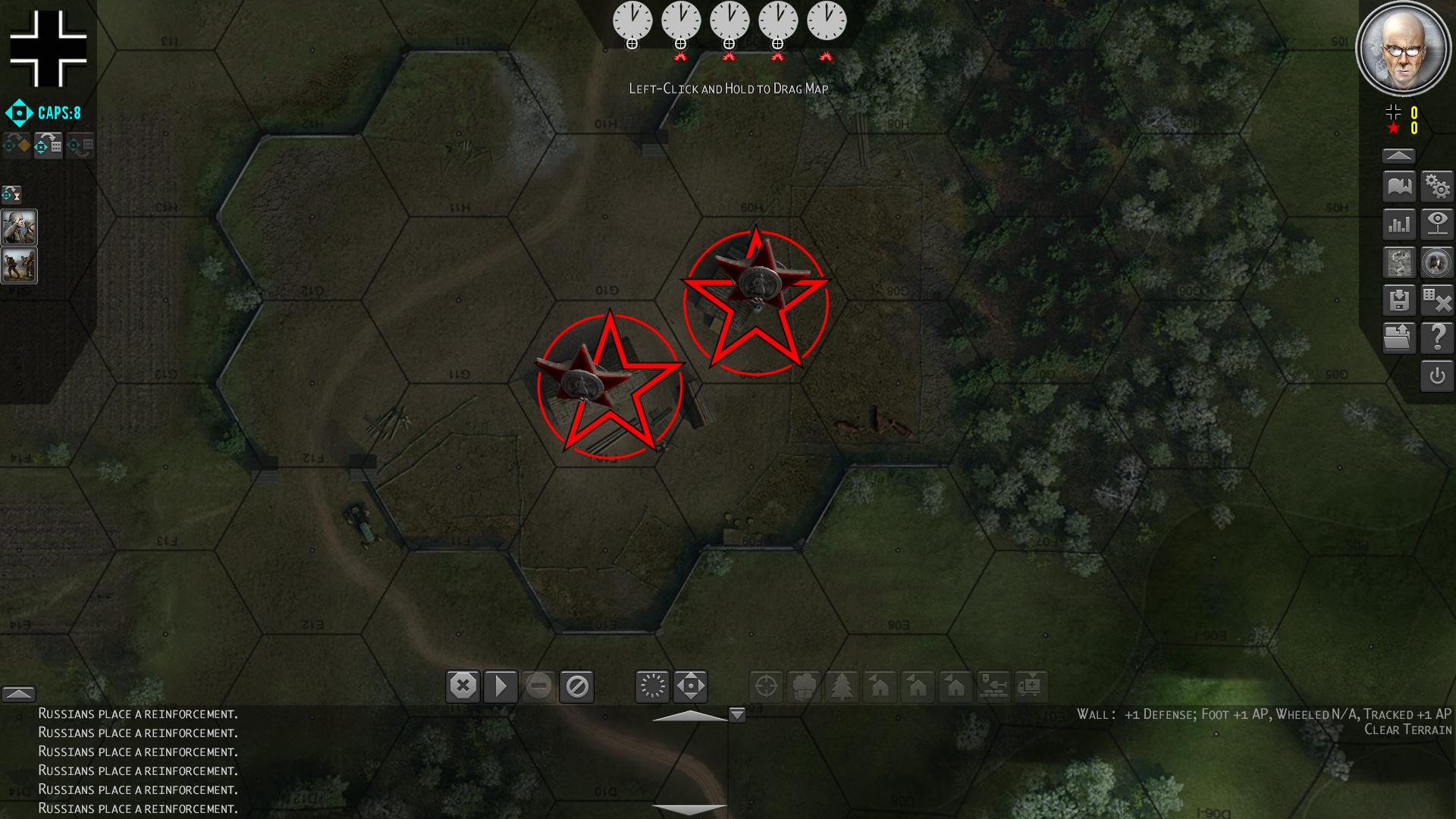Viewport: 1456px width, 819px height.
Task: View battle statistics via the bar chart icon
Action: [x=1399, y=224]
